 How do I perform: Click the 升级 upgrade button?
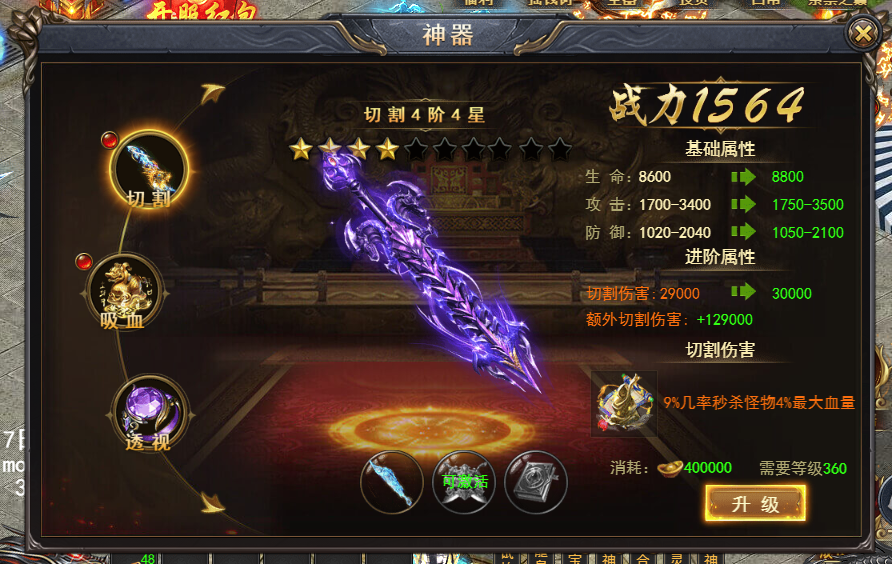click(x=755, y=503)
